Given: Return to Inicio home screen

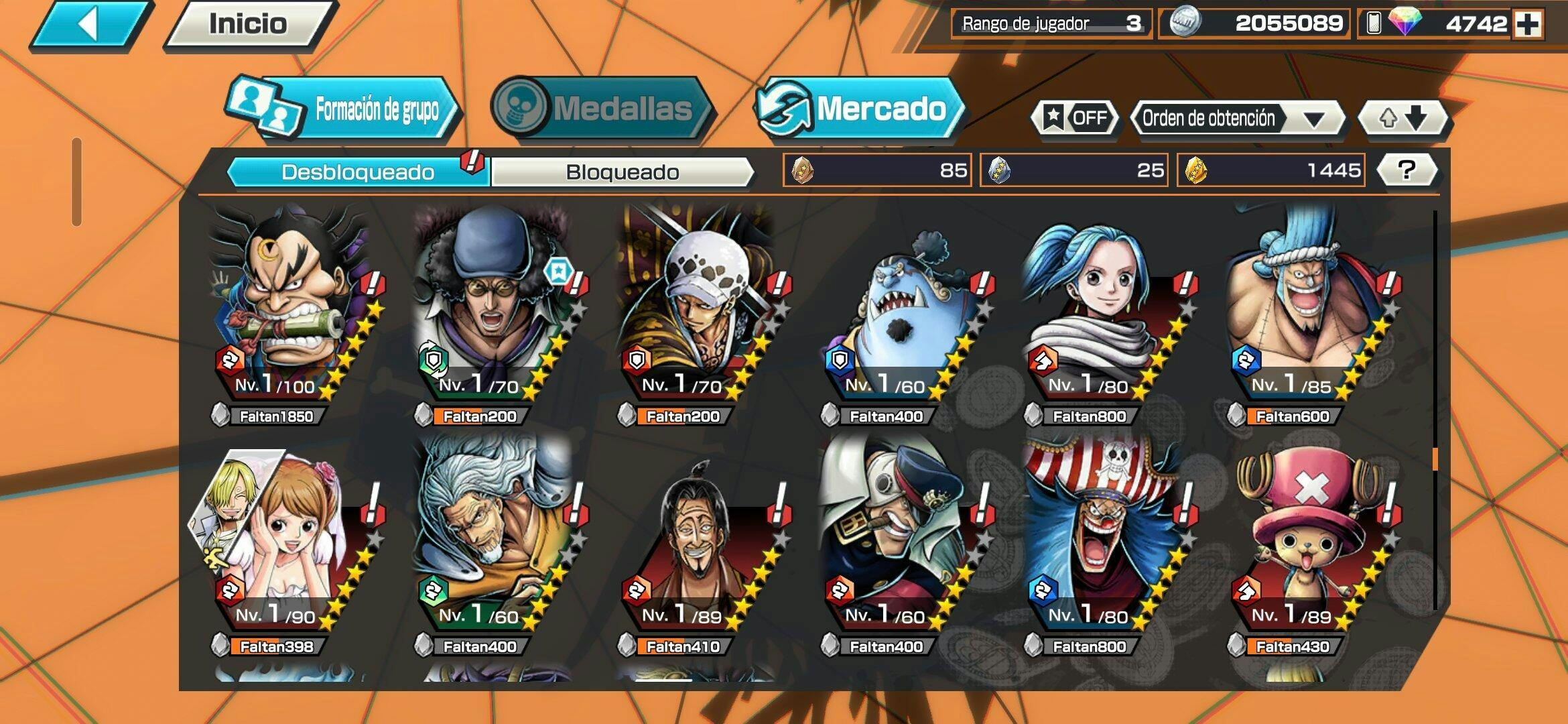Looking at the screenshot, I should tap(248, 25).
